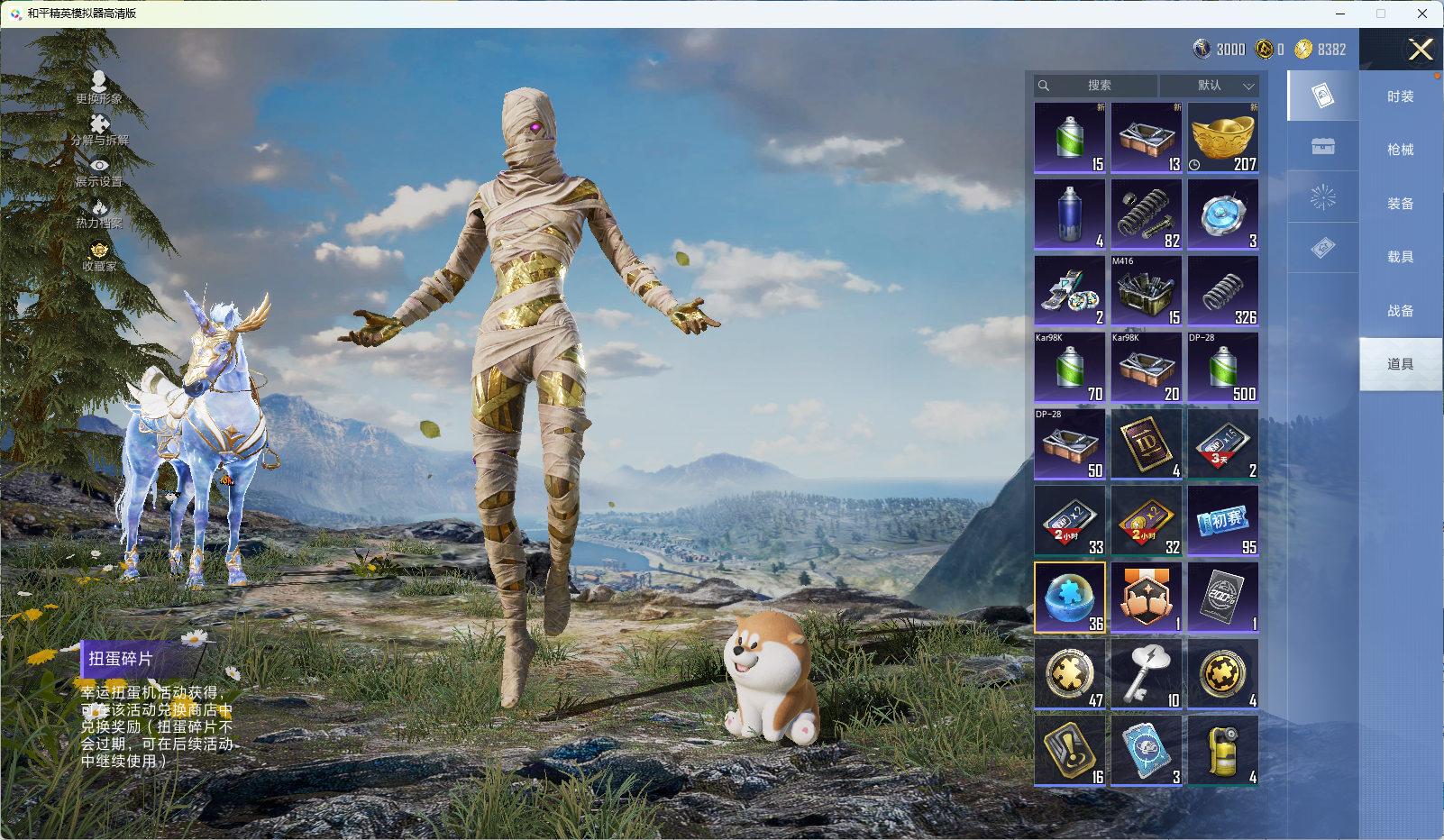Select the yellow smoke grenade slot

click(1223, 751)
